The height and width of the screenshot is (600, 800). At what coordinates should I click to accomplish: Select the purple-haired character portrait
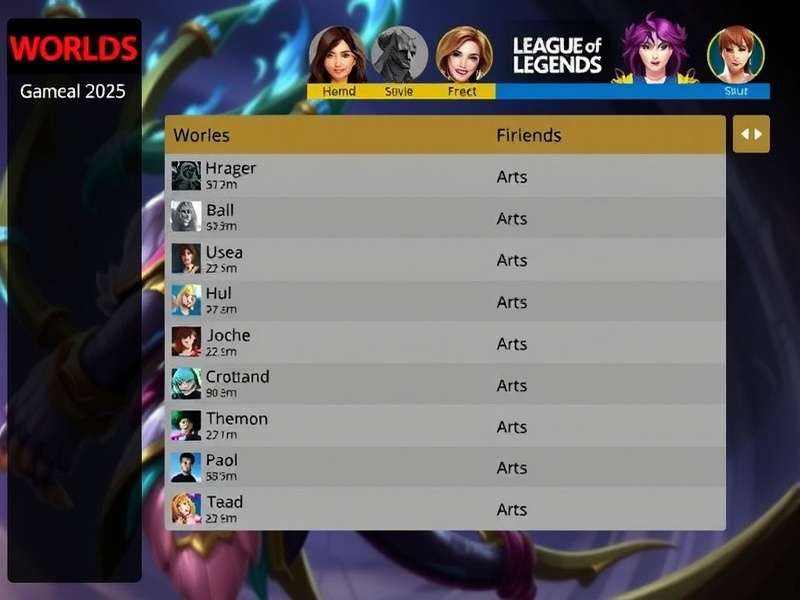pos(654,50)
